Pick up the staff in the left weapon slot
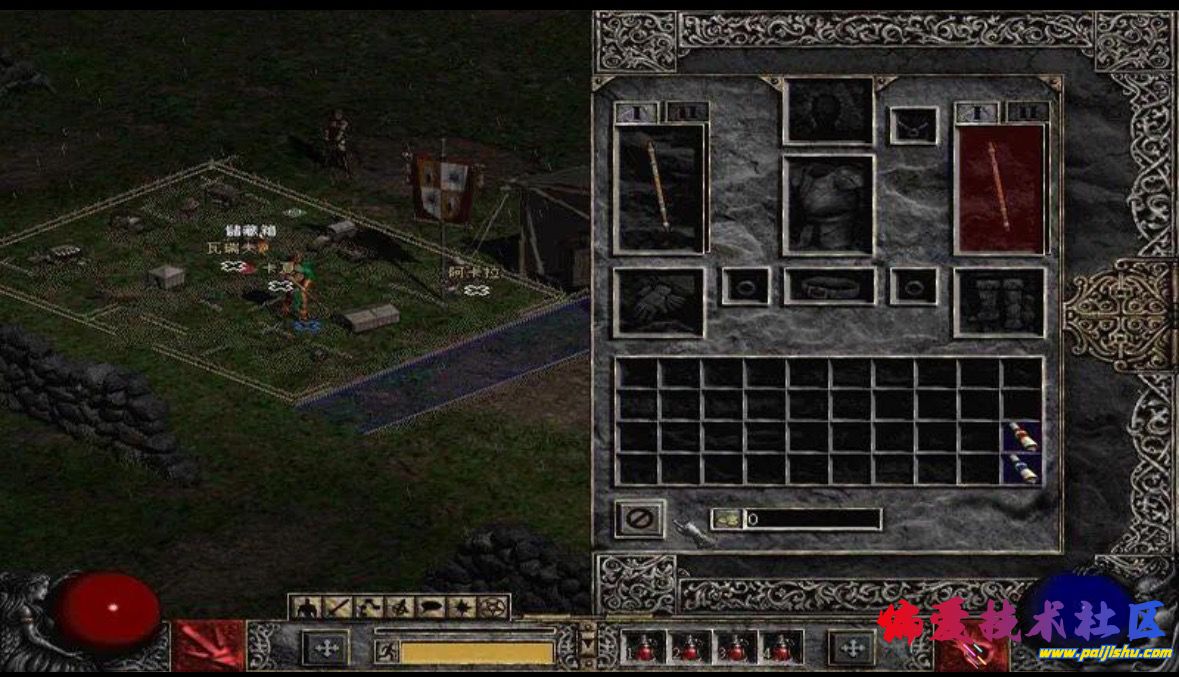Image resolution: width=1179 pixels, height=677 pixels. tap(659, 188)
